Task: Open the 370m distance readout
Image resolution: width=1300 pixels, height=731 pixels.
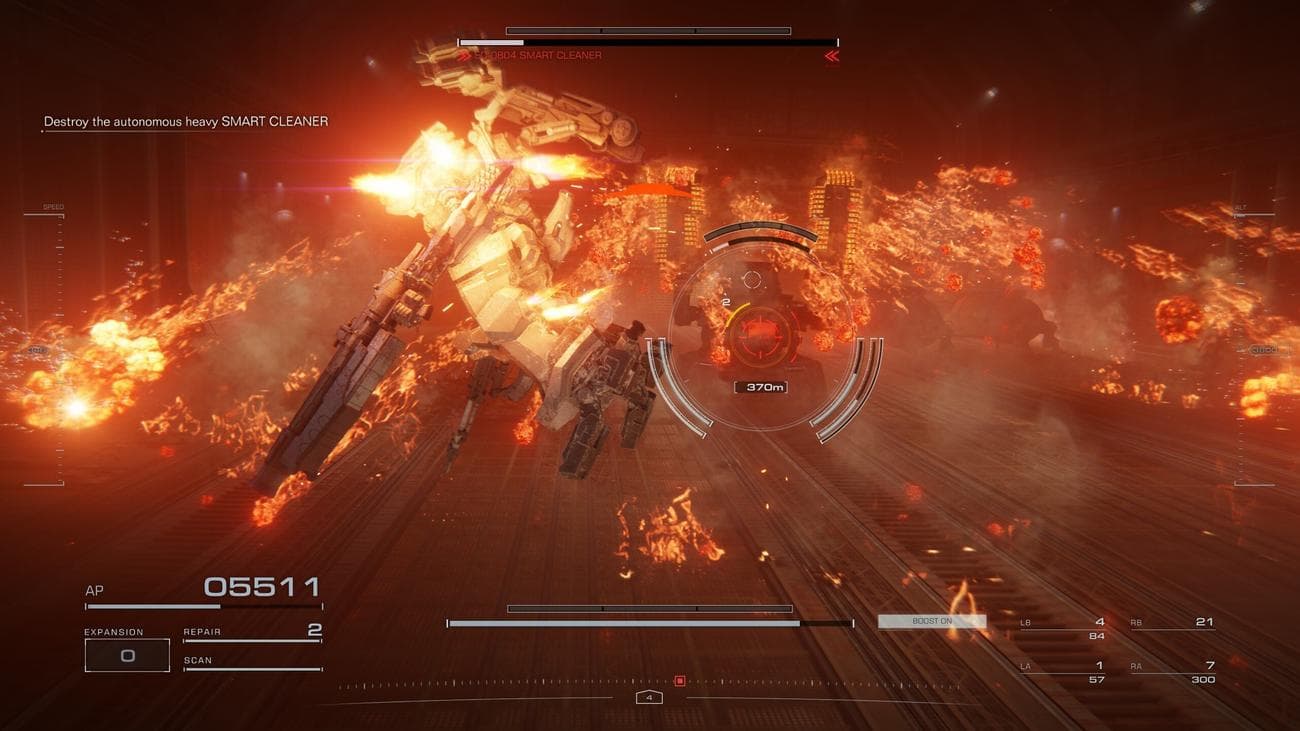Action: click(760, 387)
